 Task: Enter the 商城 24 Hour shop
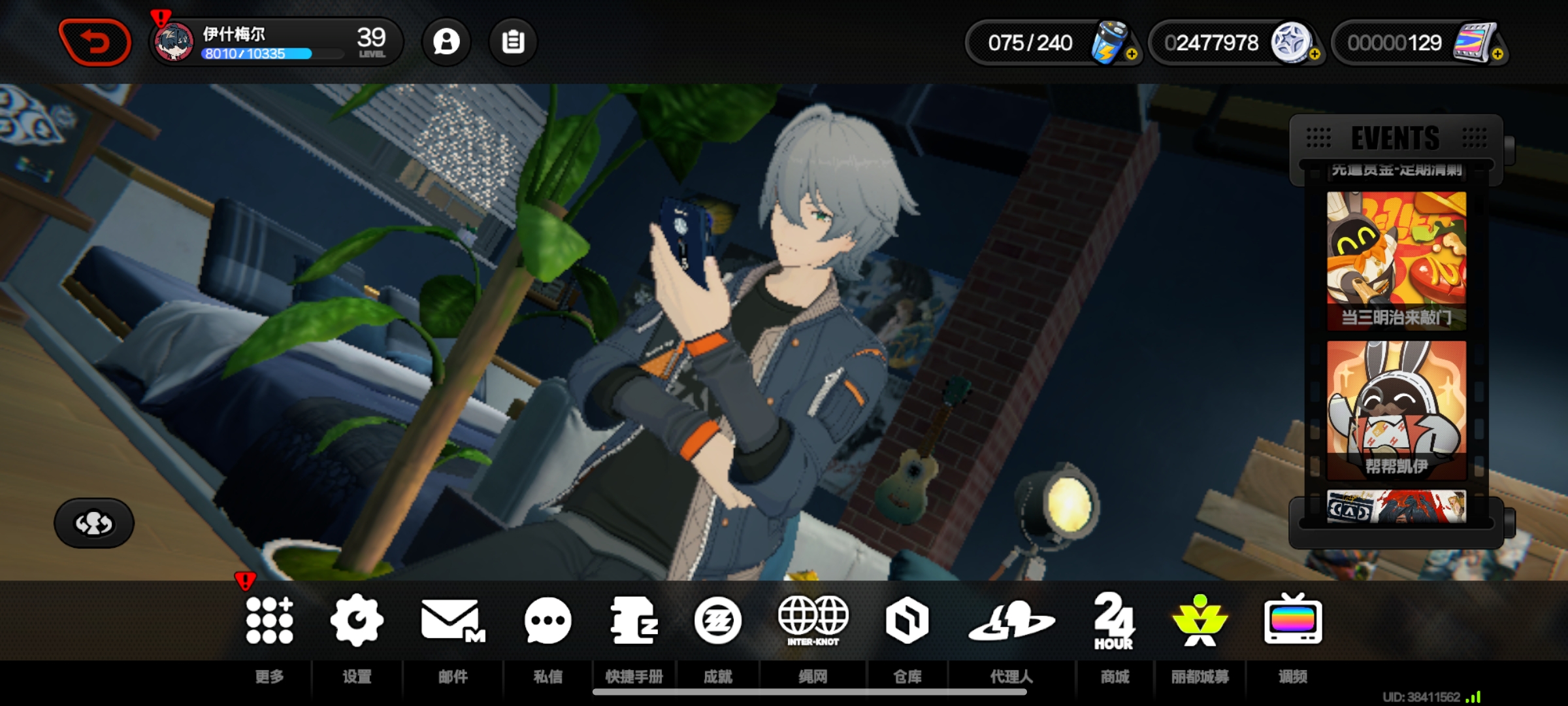tap(1114, 621)
